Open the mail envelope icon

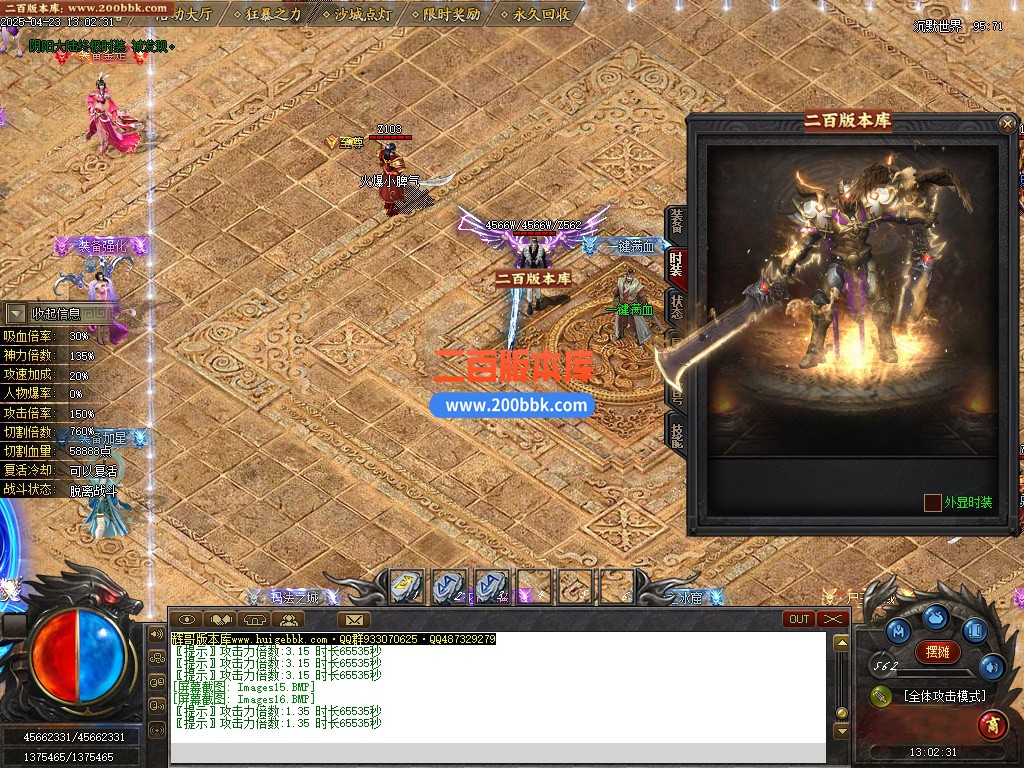pos(353,620)
